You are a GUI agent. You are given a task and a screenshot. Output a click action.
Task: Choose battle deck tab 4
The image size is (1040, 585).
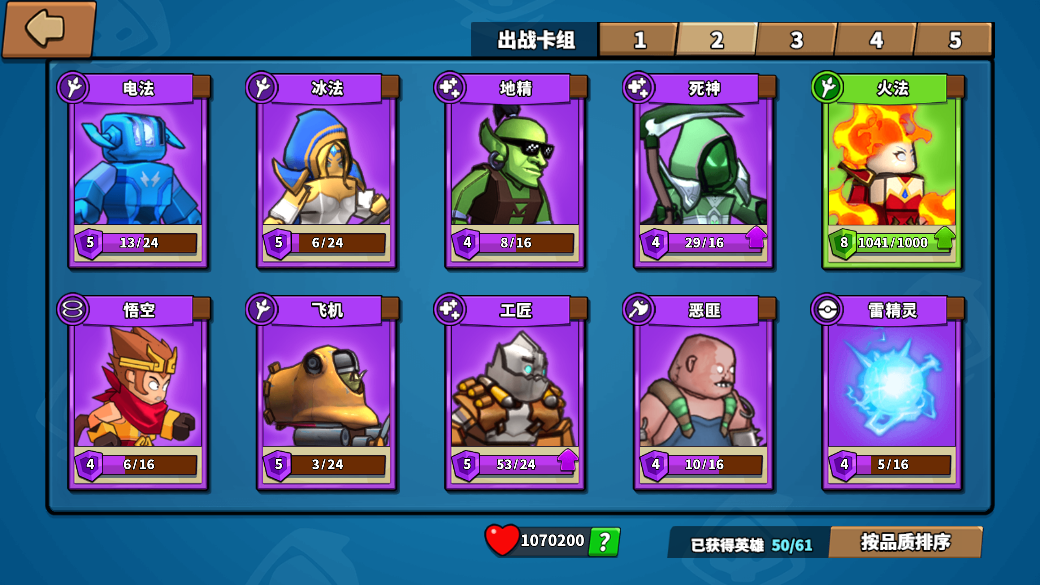[875, 40]
